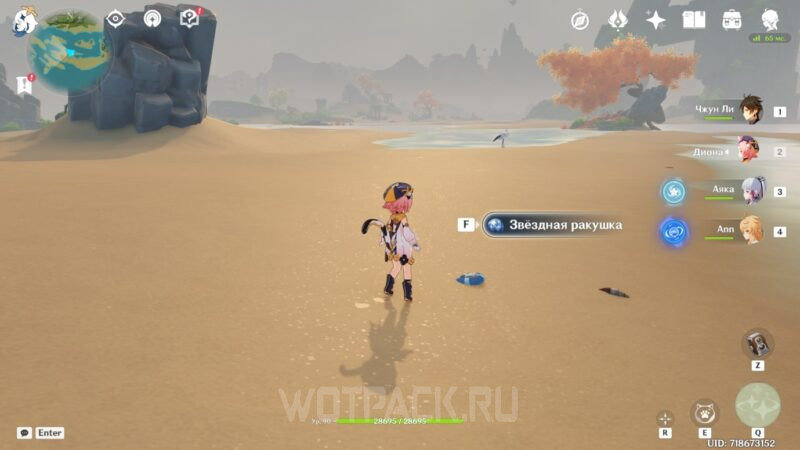Select party member Диона
800x450 pixels.
[749, 151]
